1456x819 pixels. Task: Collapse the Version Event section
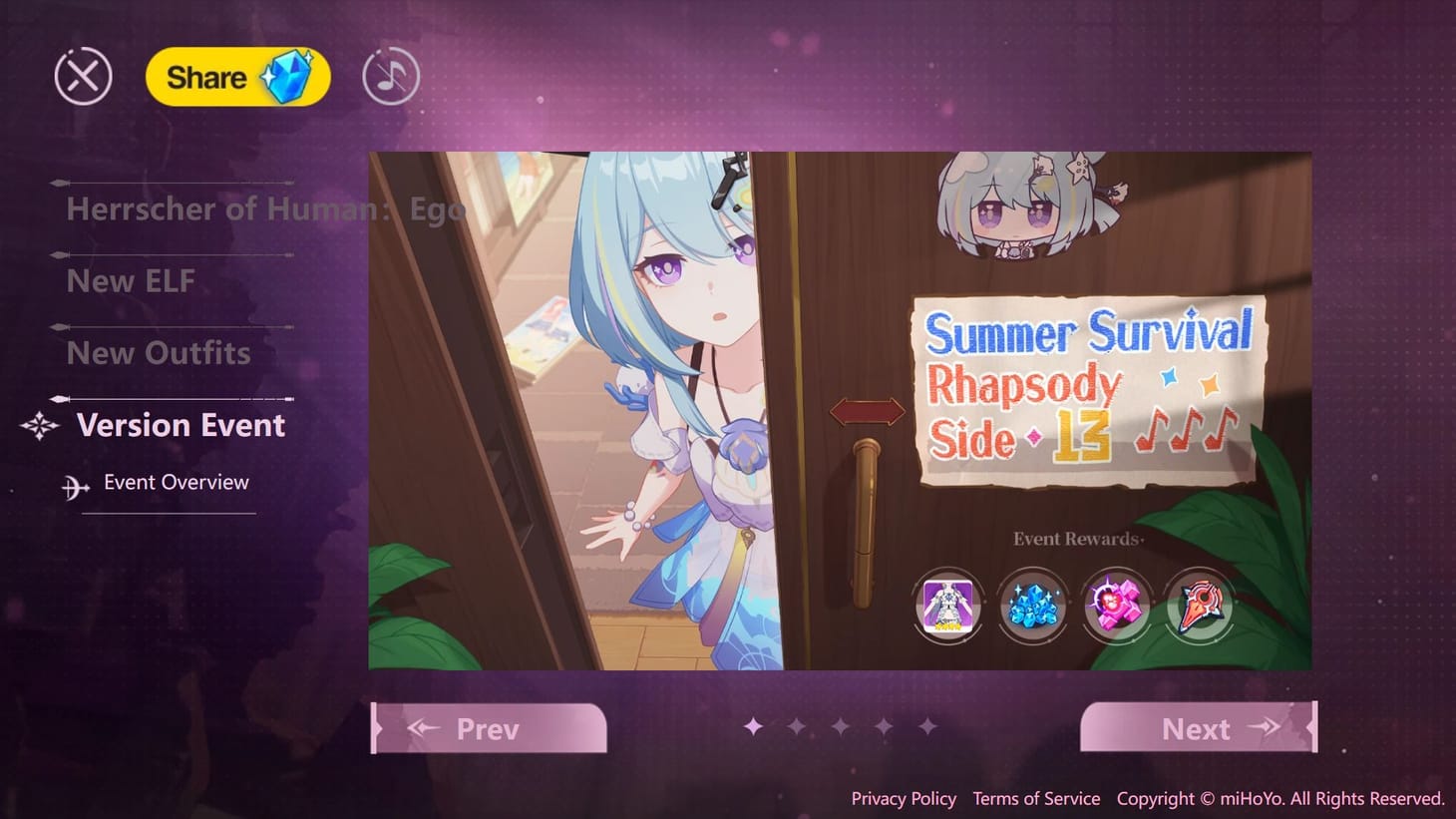pyautogui.click(x=180, y=425)
